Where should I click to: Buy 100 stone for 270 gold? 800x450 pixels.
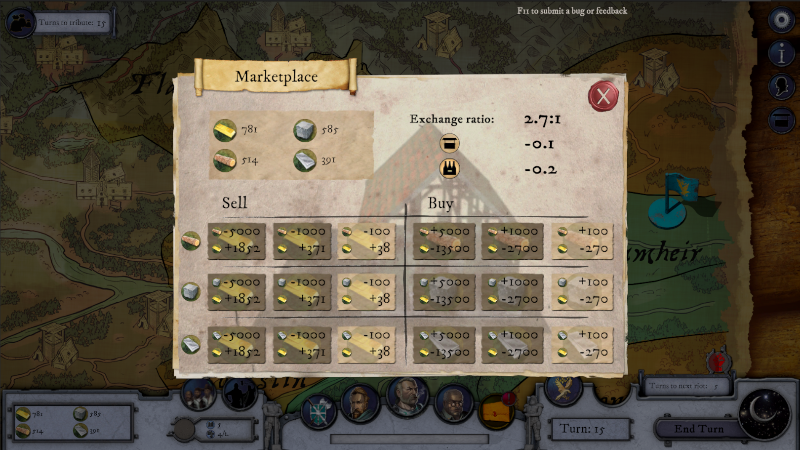click(x=582, y=292)
